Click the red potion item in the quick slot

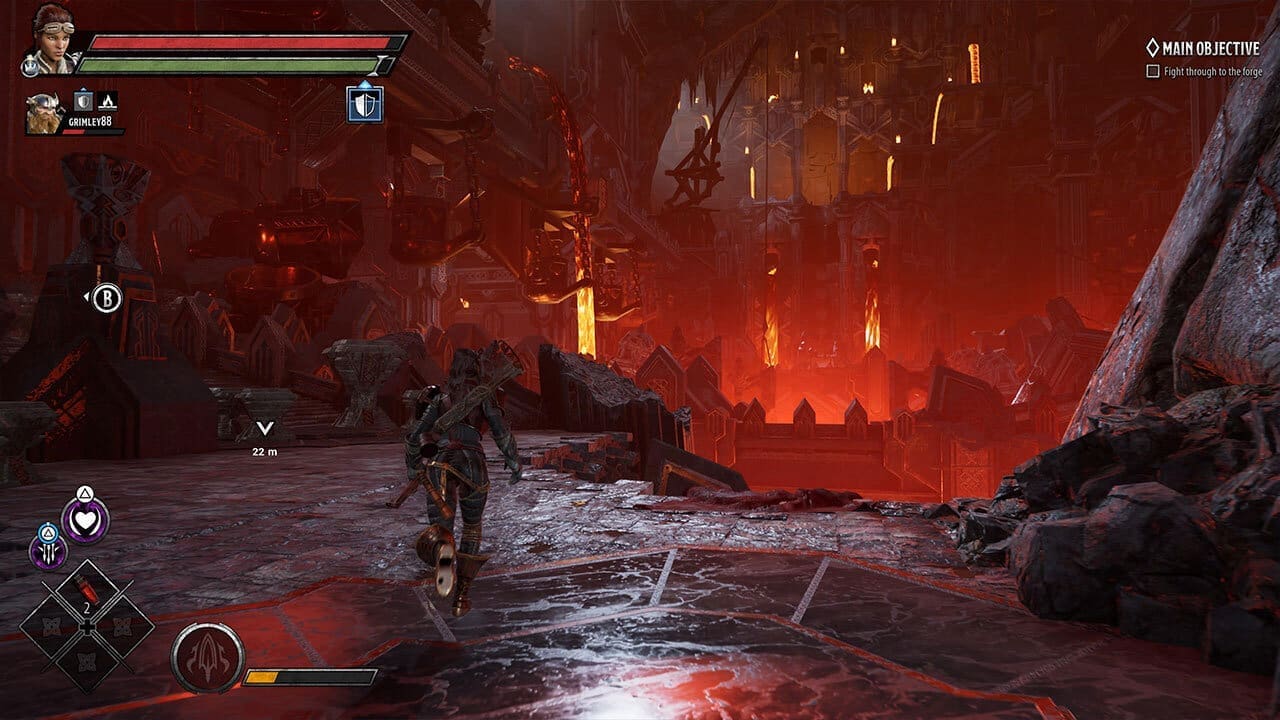86,590
